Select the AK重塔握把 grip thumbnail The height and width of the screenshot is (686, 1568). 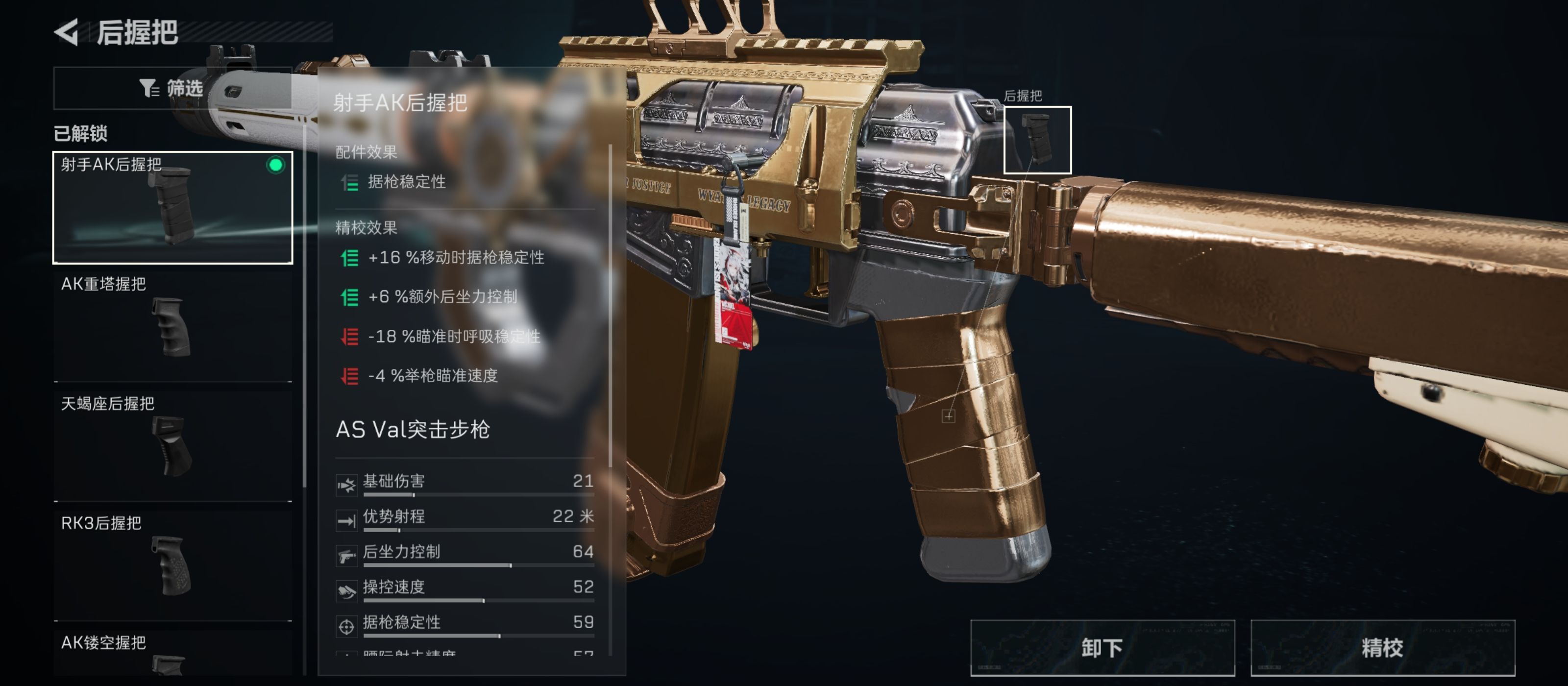click(x=172, y=327)
